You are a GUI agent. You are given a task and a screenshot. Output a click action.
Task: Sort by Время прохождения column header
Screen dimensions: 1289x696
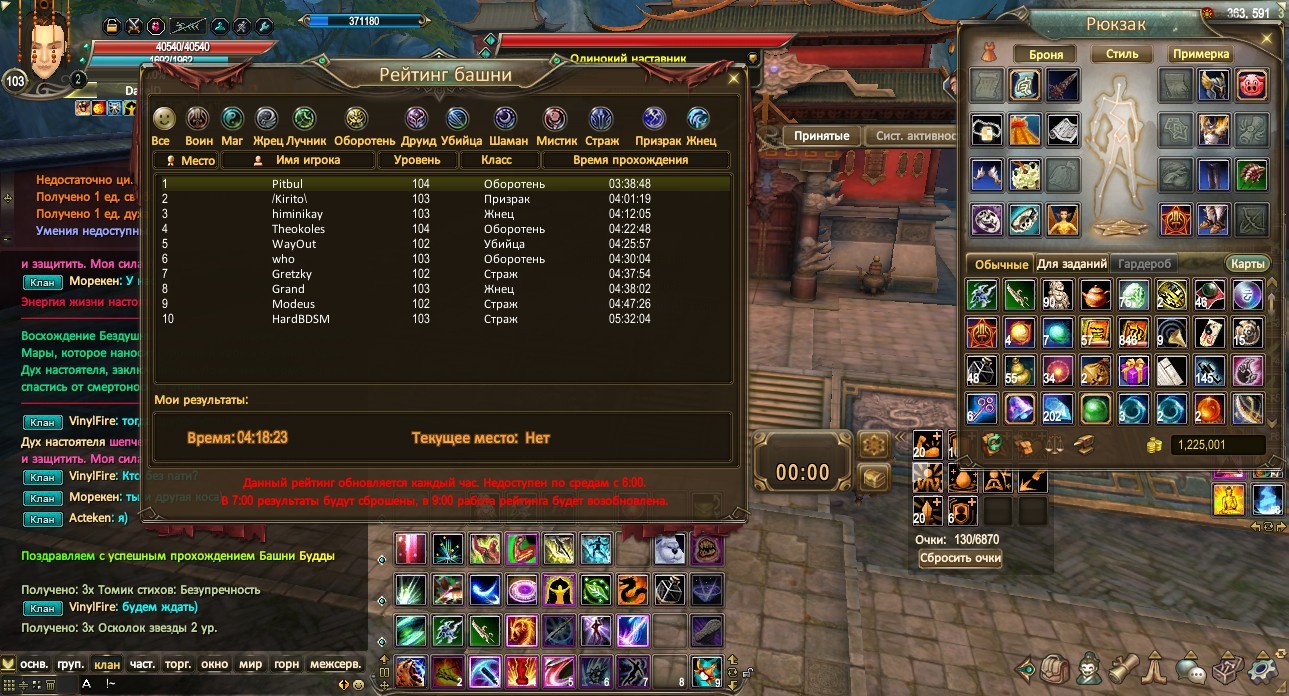630,160
